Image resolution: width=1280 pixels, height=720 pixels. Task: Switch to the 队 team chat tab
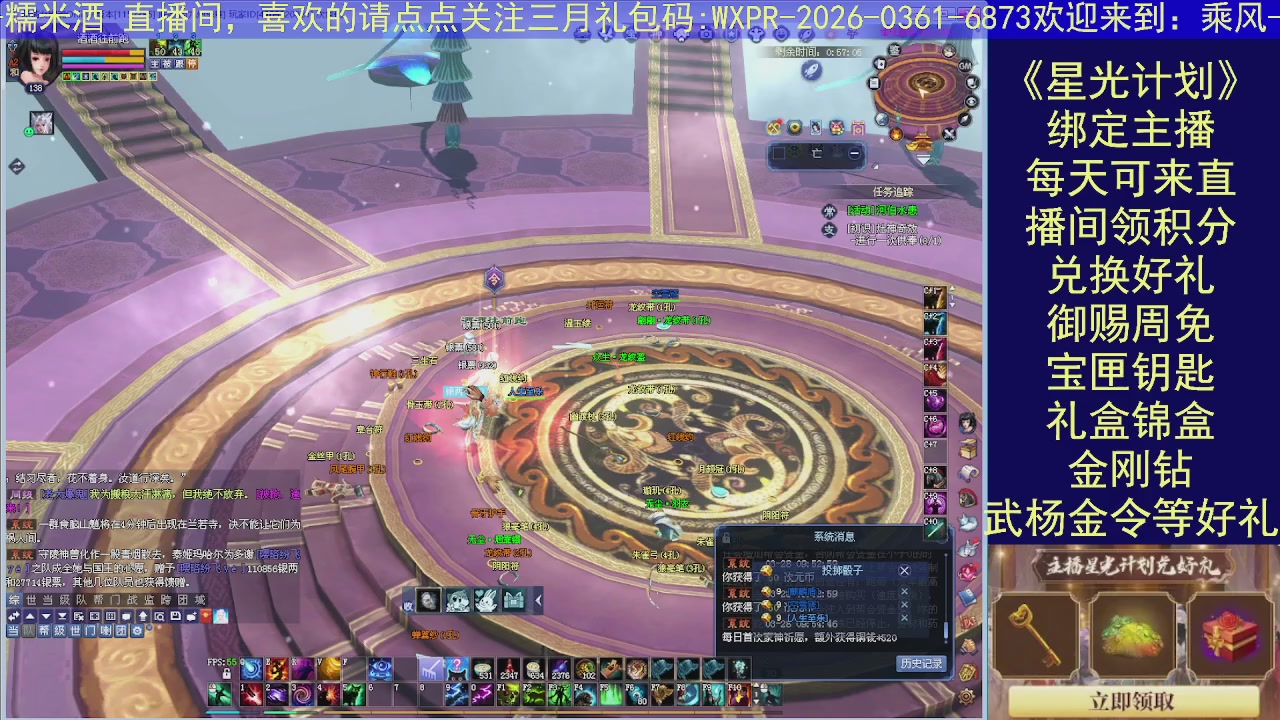click(x=80, y=600)
